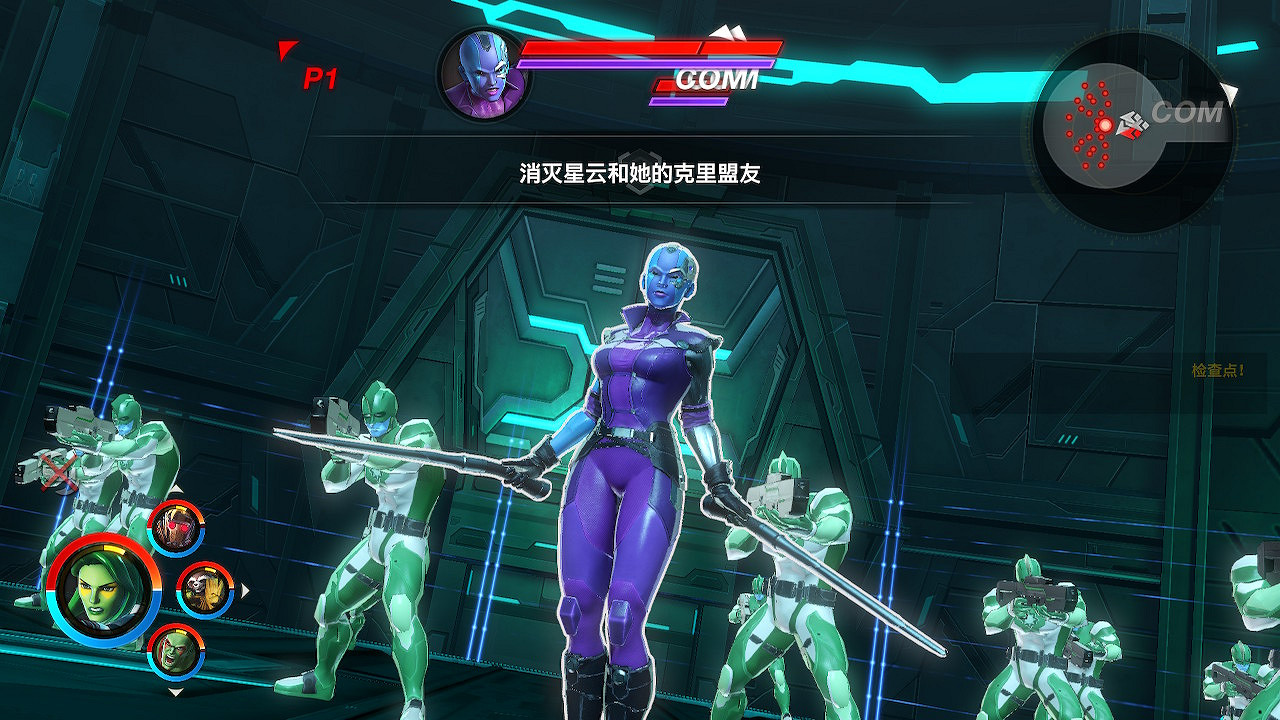Click the 检查点! checkpoint notification
Viewport: 1280px width, 720px height.
1216,368
